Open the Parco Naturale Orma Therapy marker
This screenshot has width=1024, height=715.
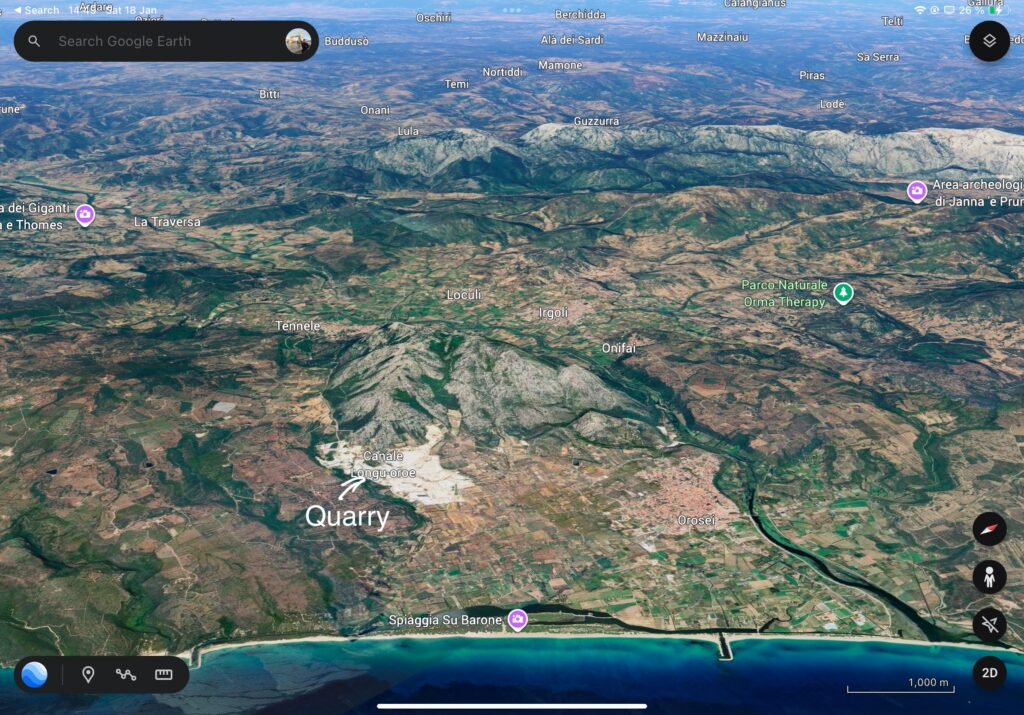[843, 293]
